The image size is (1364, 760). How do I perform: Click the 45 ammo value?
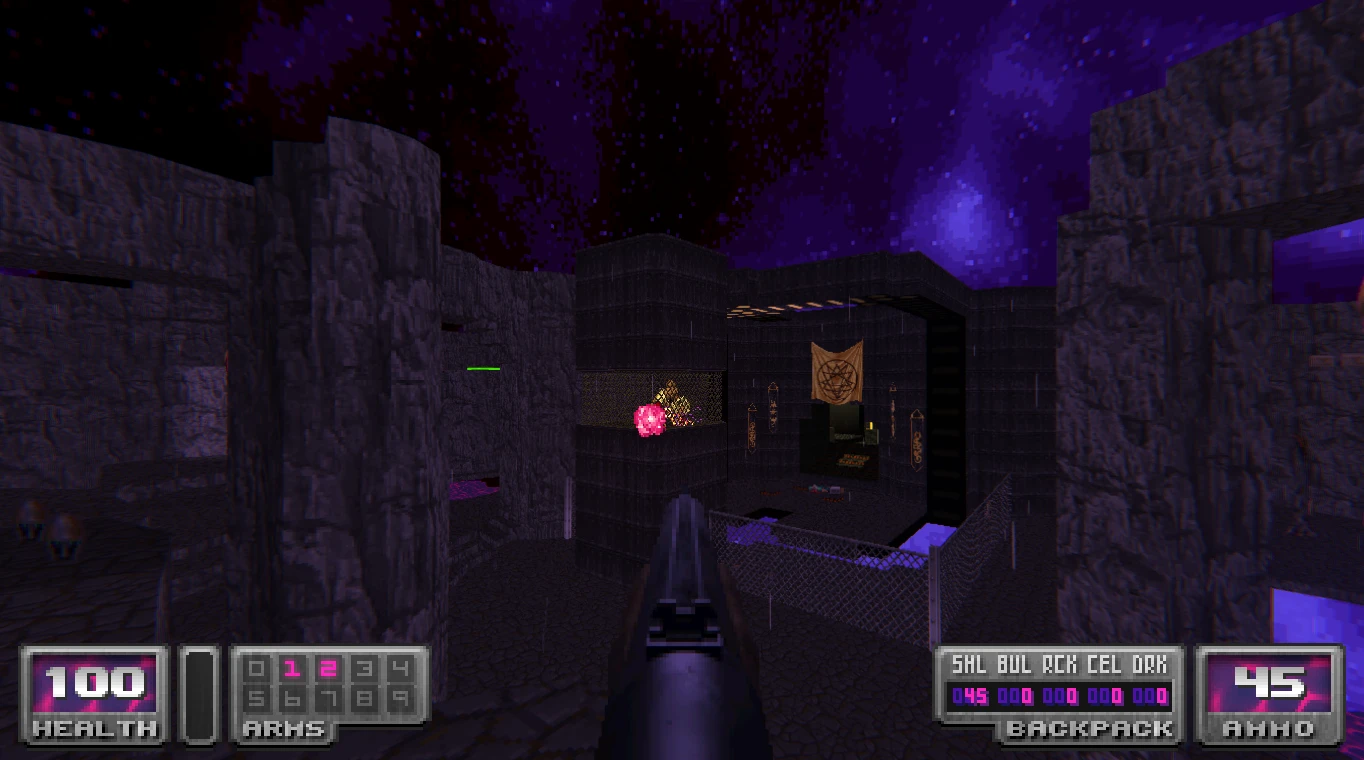1272,684
